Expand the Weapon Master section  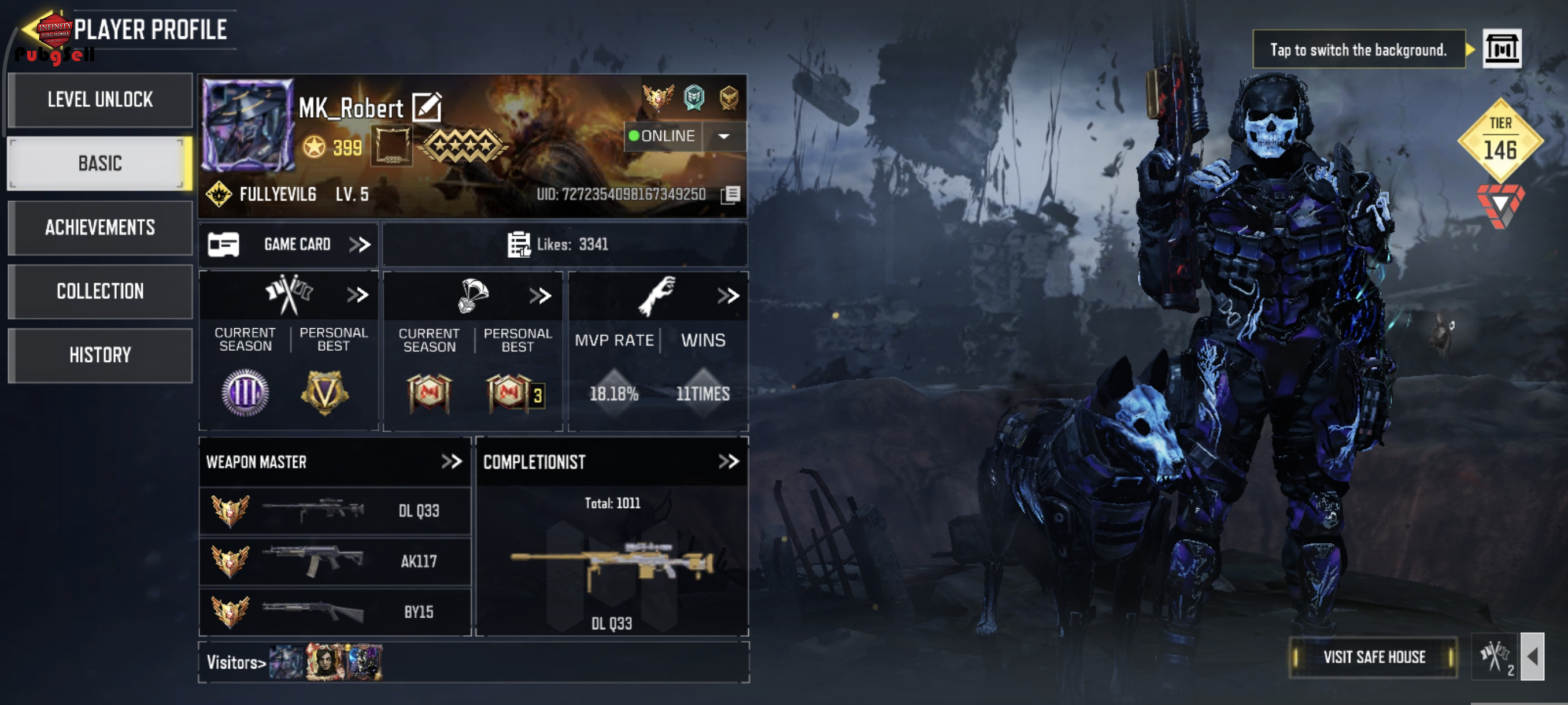(x=451, y=462)
